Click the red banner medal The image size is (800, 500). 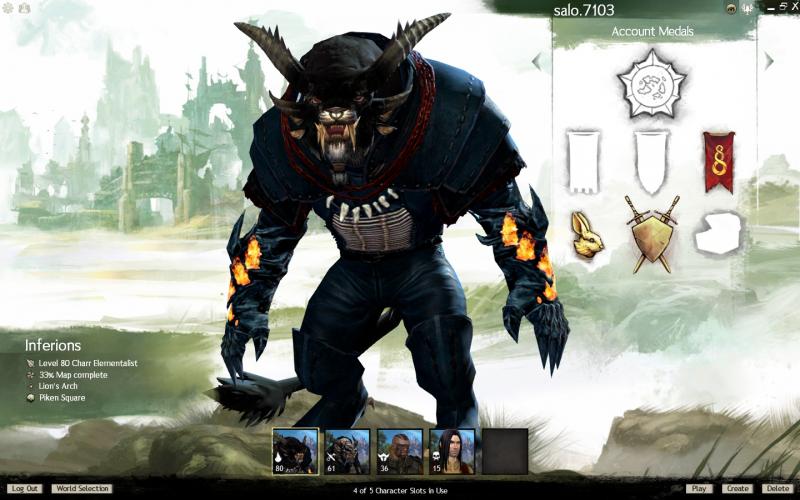point(718,161)
